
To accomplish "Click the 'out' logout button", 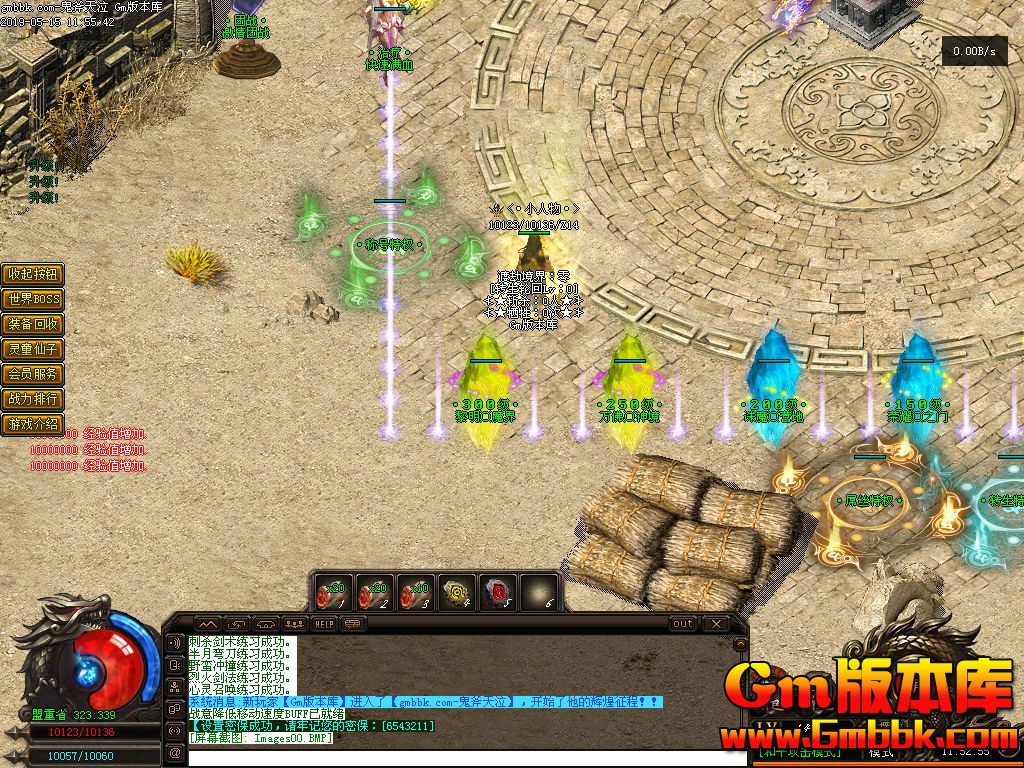I will pyautogui.click(x=683, y=623).
